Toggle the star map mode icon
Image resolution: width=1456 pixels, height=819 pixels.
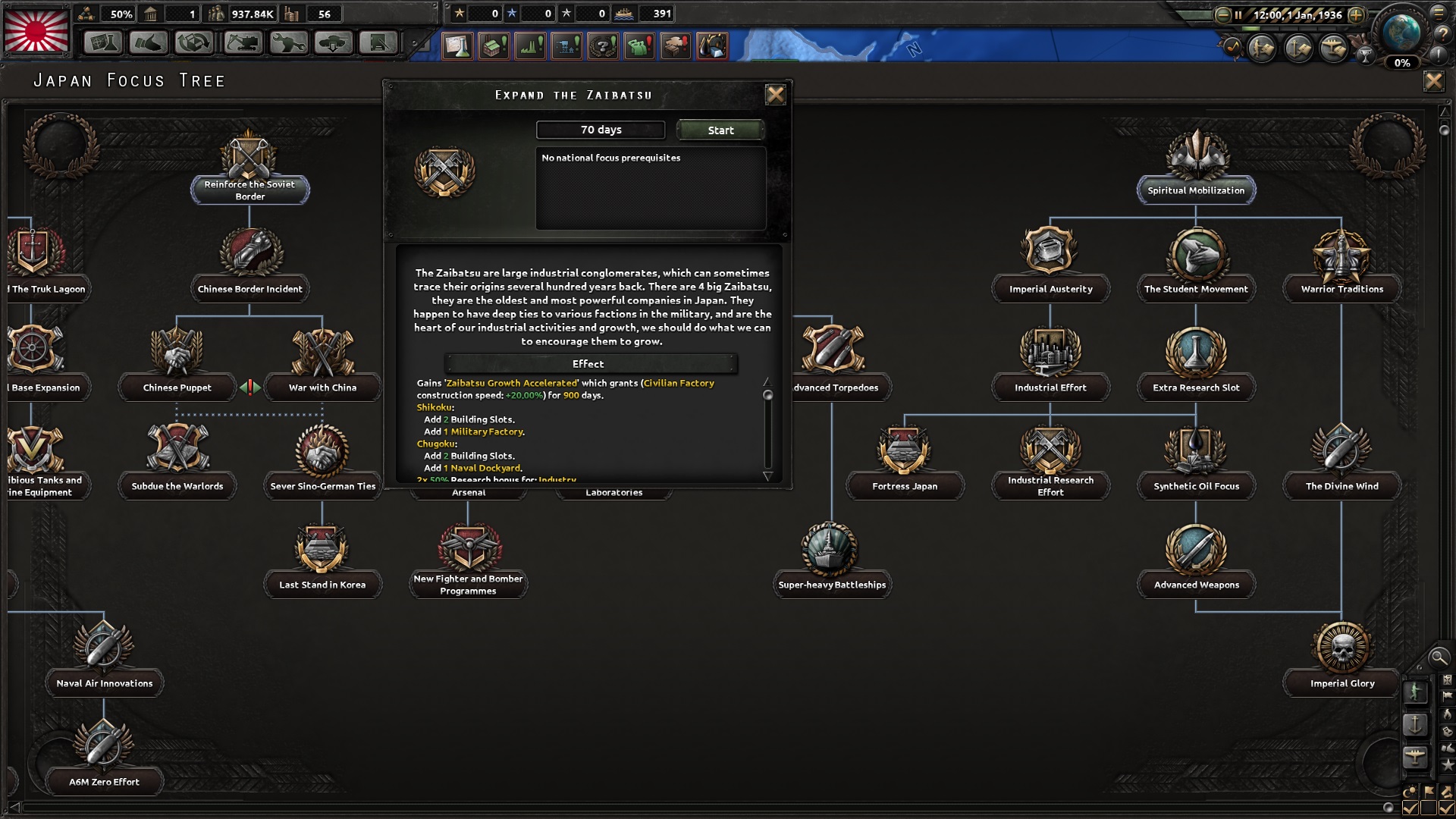(x=1447, y=764)
